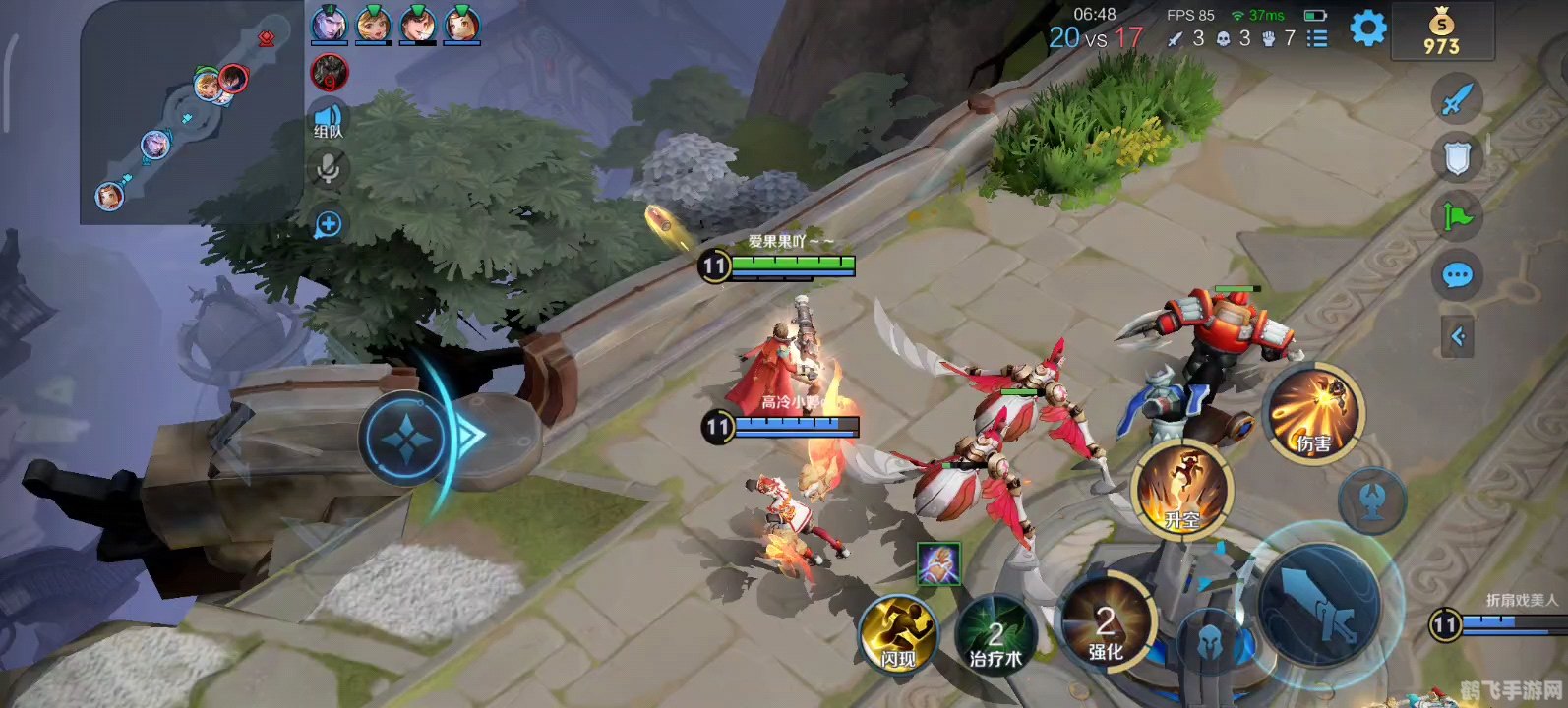Tap the white shield defend signal
Image resolution: width=1568 pixels, height=708 pixels.
pos(1457,158)
